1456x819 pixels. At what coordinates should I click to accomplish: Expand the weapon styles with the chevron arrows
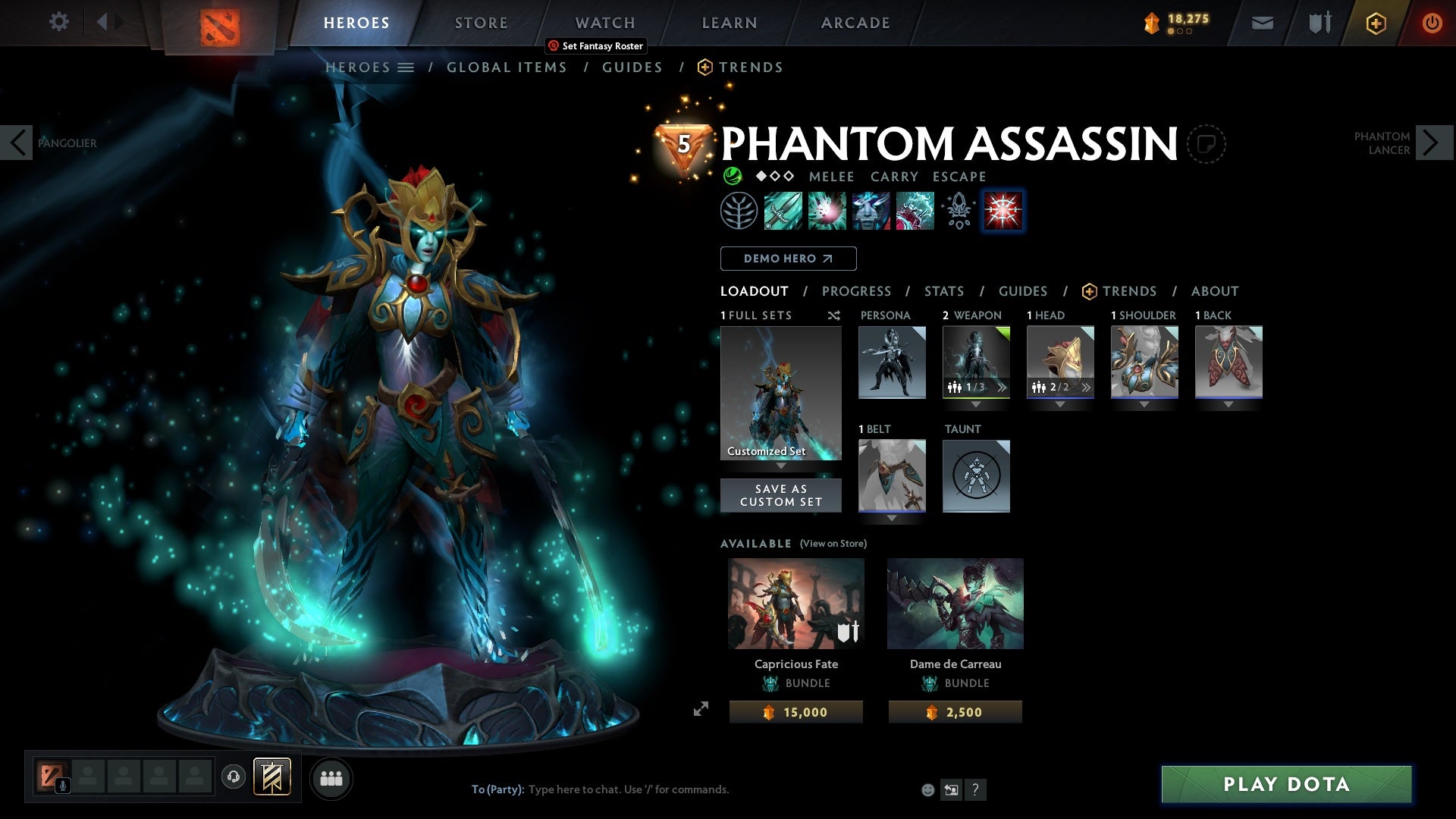[1003, 387]
